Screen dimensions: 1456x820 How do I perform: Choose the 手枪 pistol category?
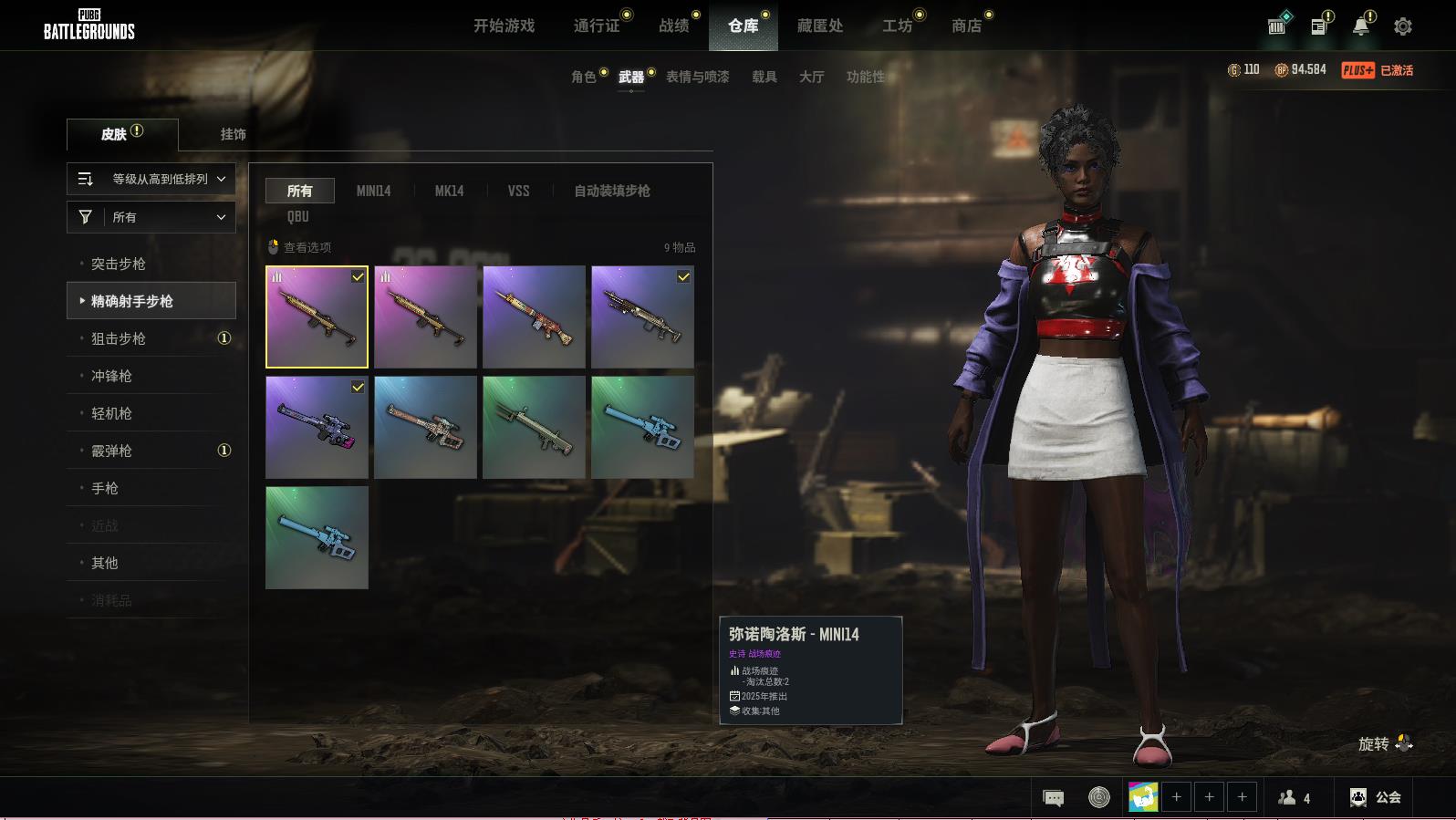(105, 488)
